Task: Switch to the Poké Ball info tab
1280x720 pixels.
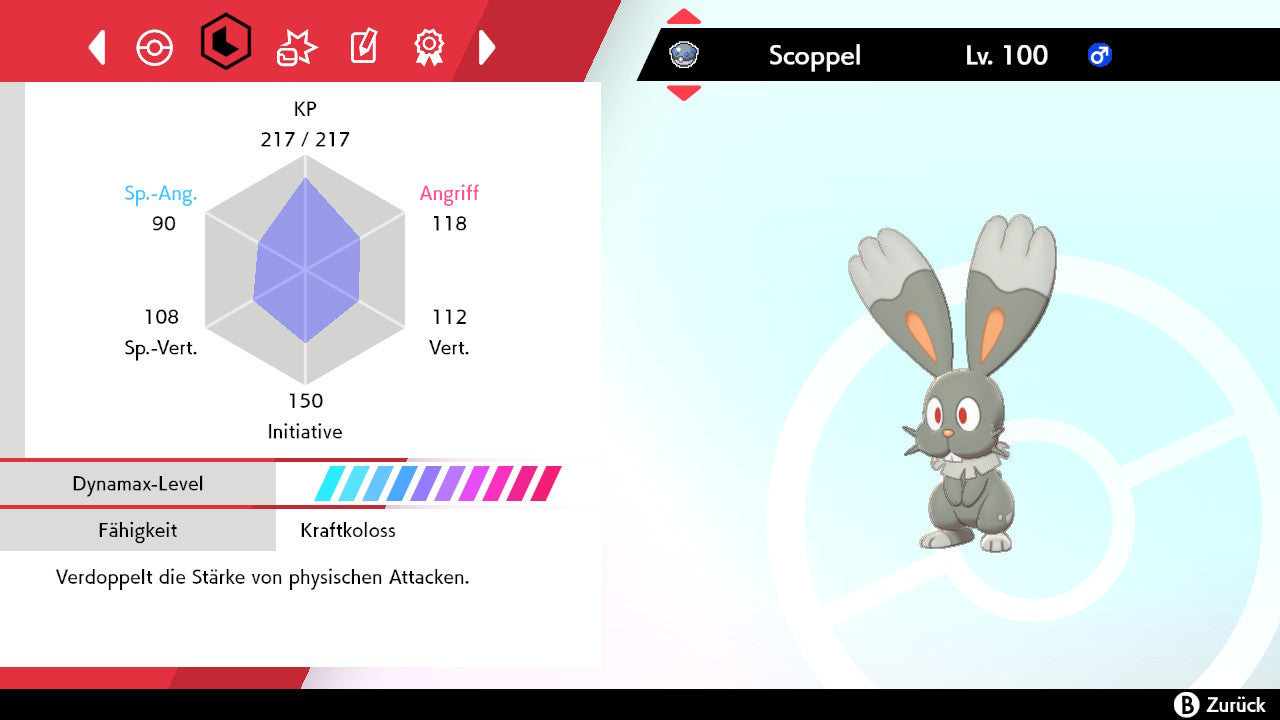Action: point(155,47)
